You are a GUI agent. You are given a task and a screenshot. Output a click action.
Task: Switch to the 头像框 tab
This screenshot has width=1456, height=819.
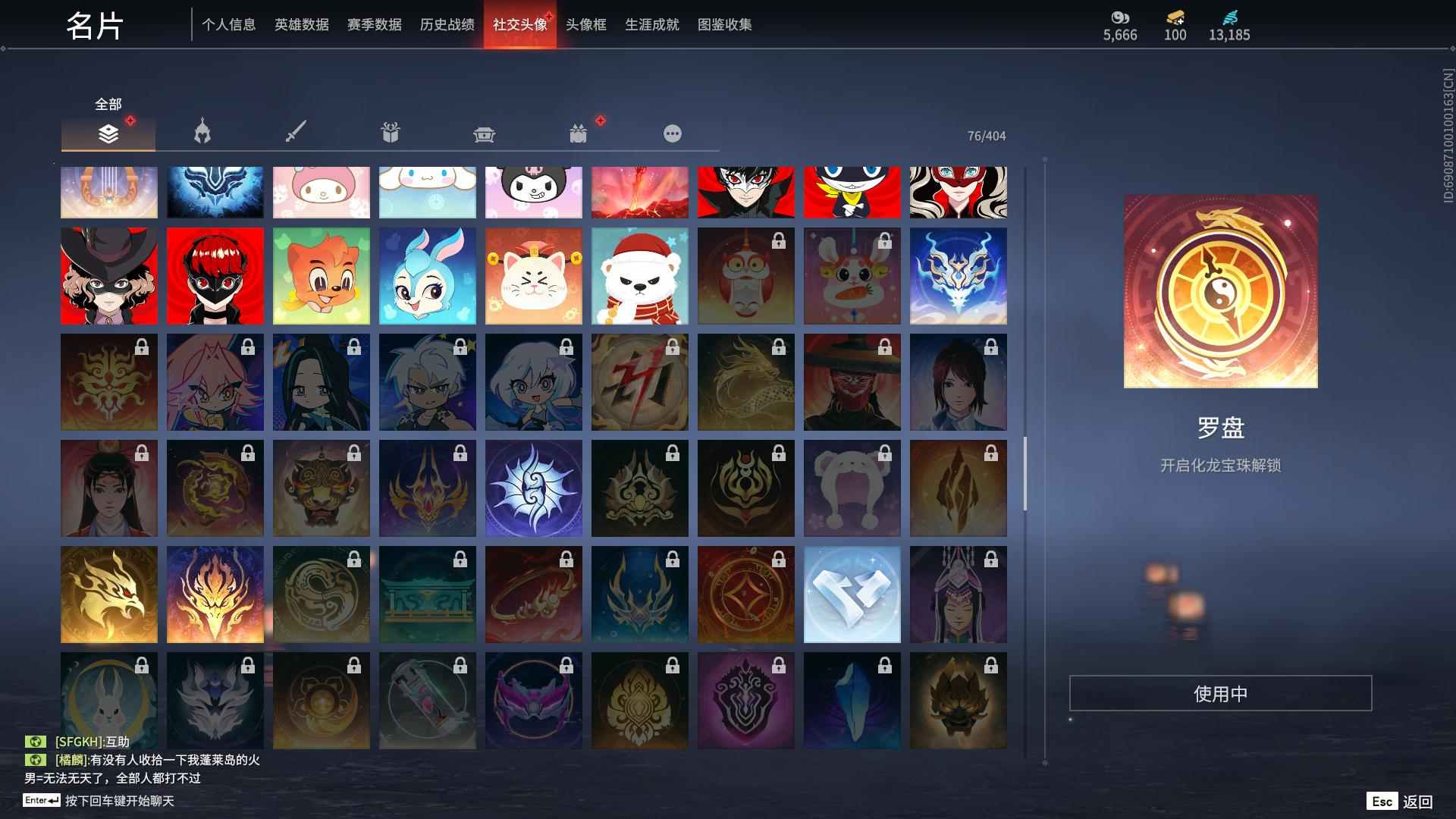click(585, 24)
